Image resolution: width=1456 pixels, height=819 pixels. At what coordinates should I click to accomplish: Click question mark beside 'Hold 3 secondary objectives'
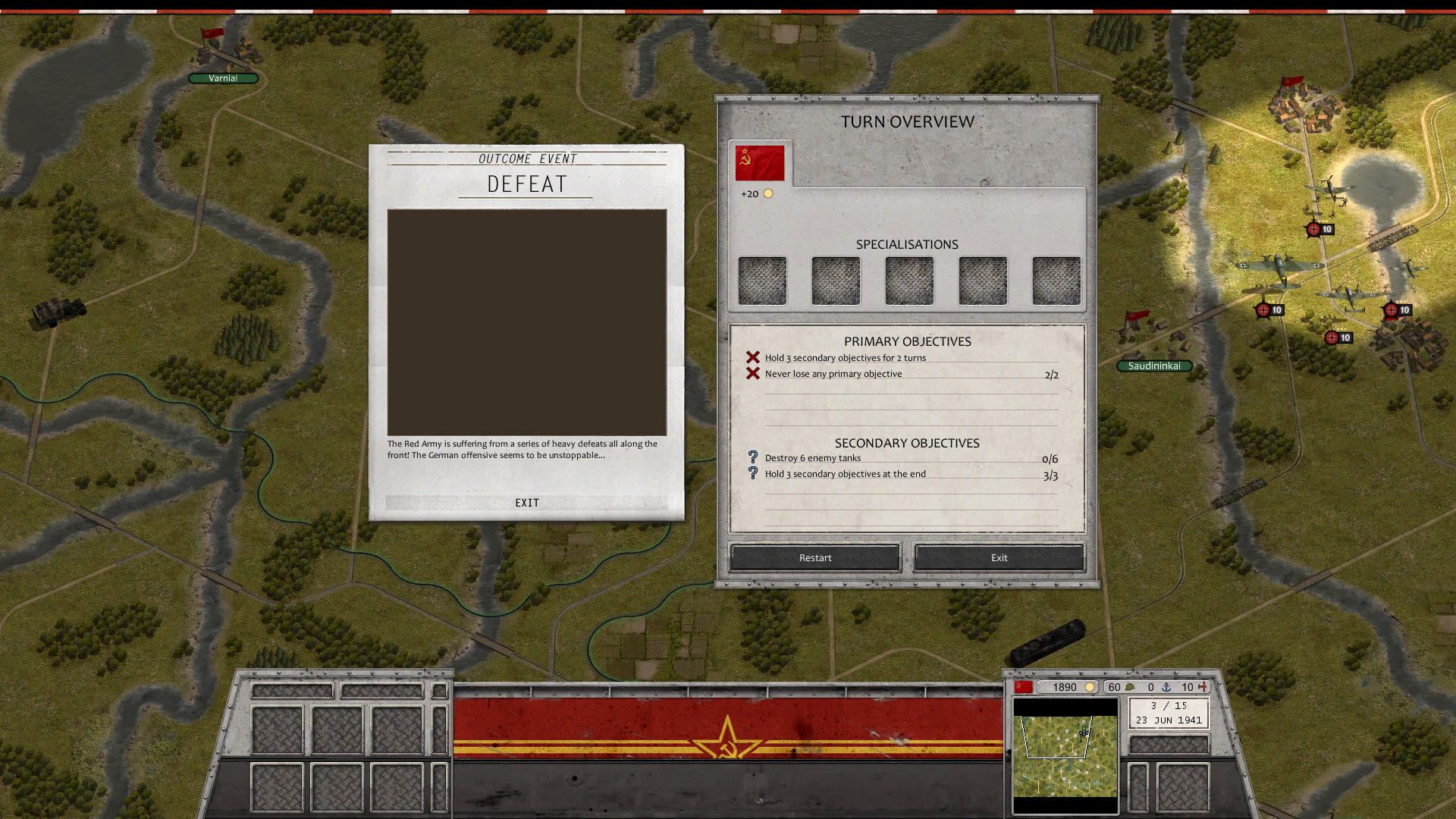(752, 473)
